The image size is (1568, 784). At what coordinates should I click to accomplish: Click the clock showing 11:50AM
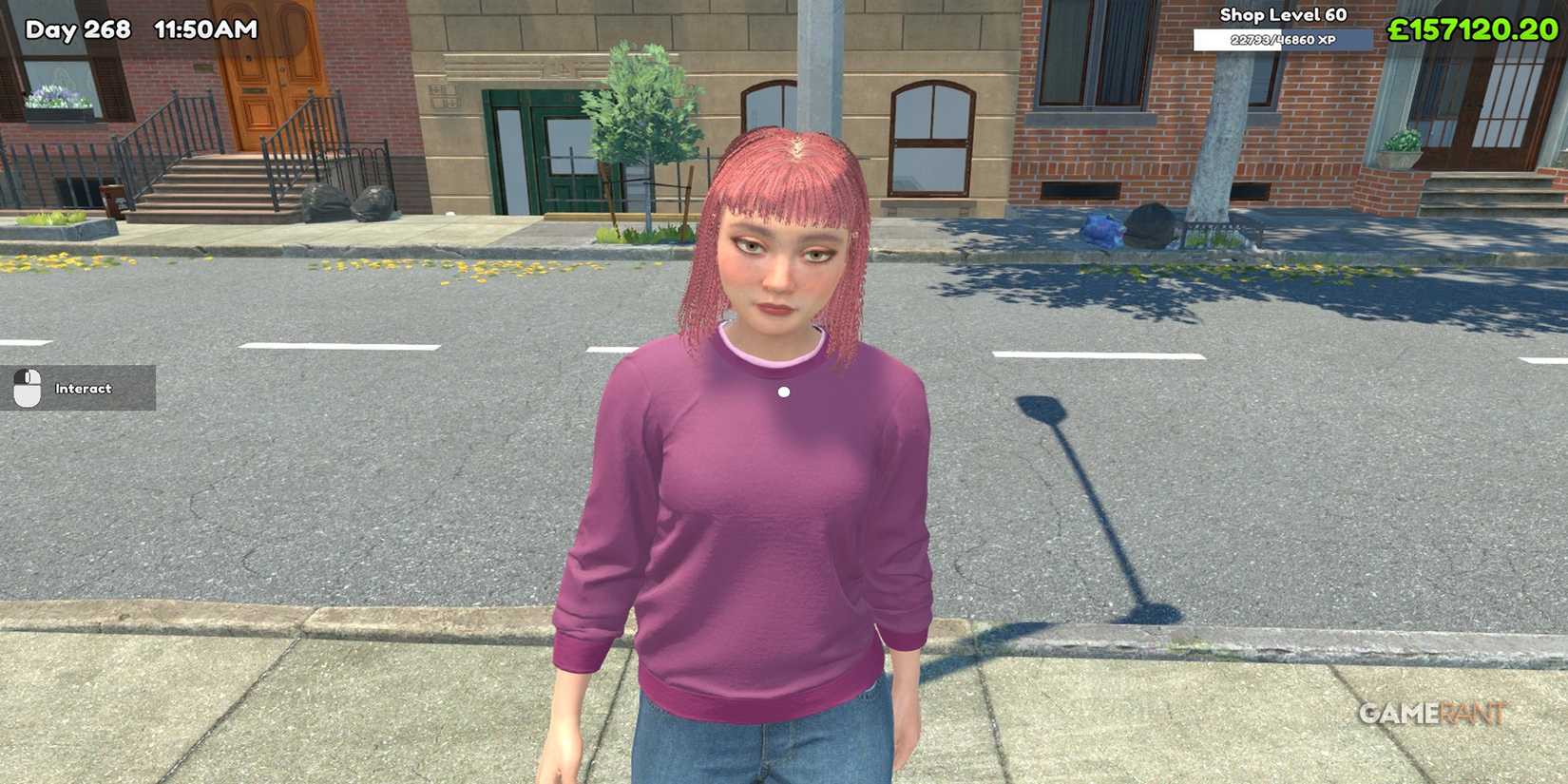point(205,29)
